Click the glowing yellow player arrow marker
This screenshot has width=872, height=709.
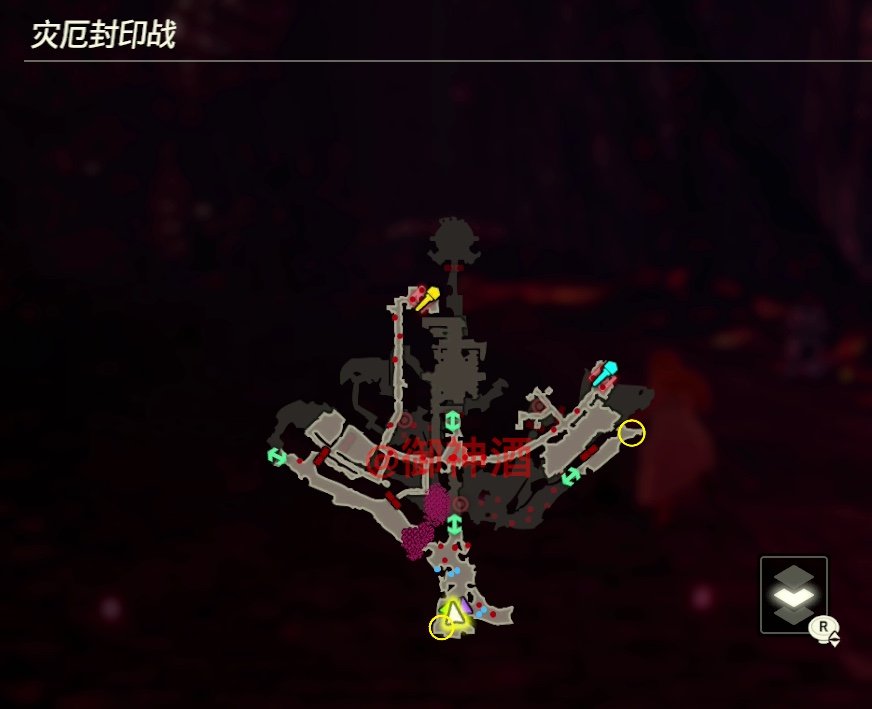click(455, 611)
